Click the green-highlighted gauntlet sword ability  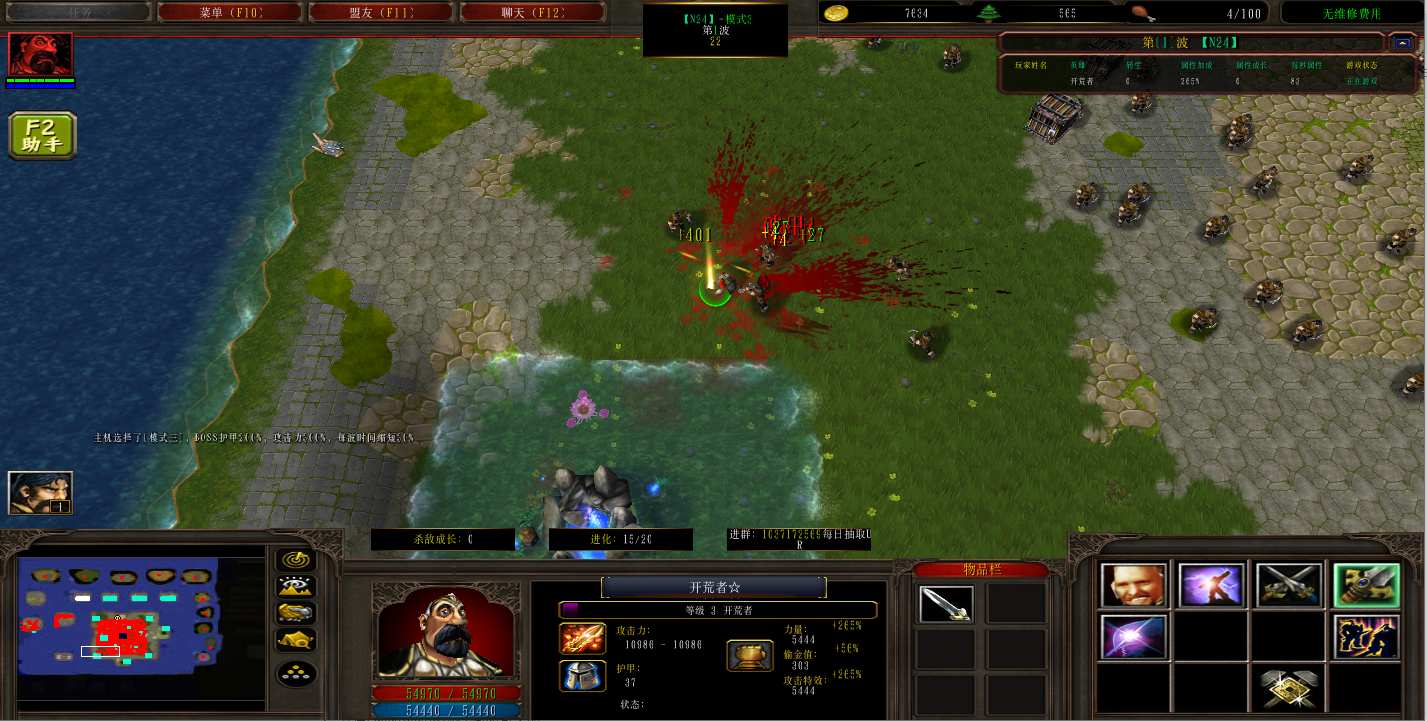click(1366, 586)
